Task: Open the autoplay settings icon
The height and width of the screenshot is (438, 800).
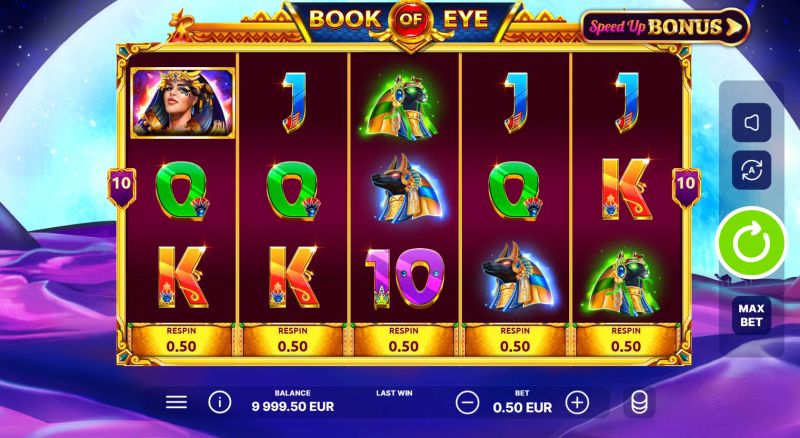Action: [x=749, y=170]
